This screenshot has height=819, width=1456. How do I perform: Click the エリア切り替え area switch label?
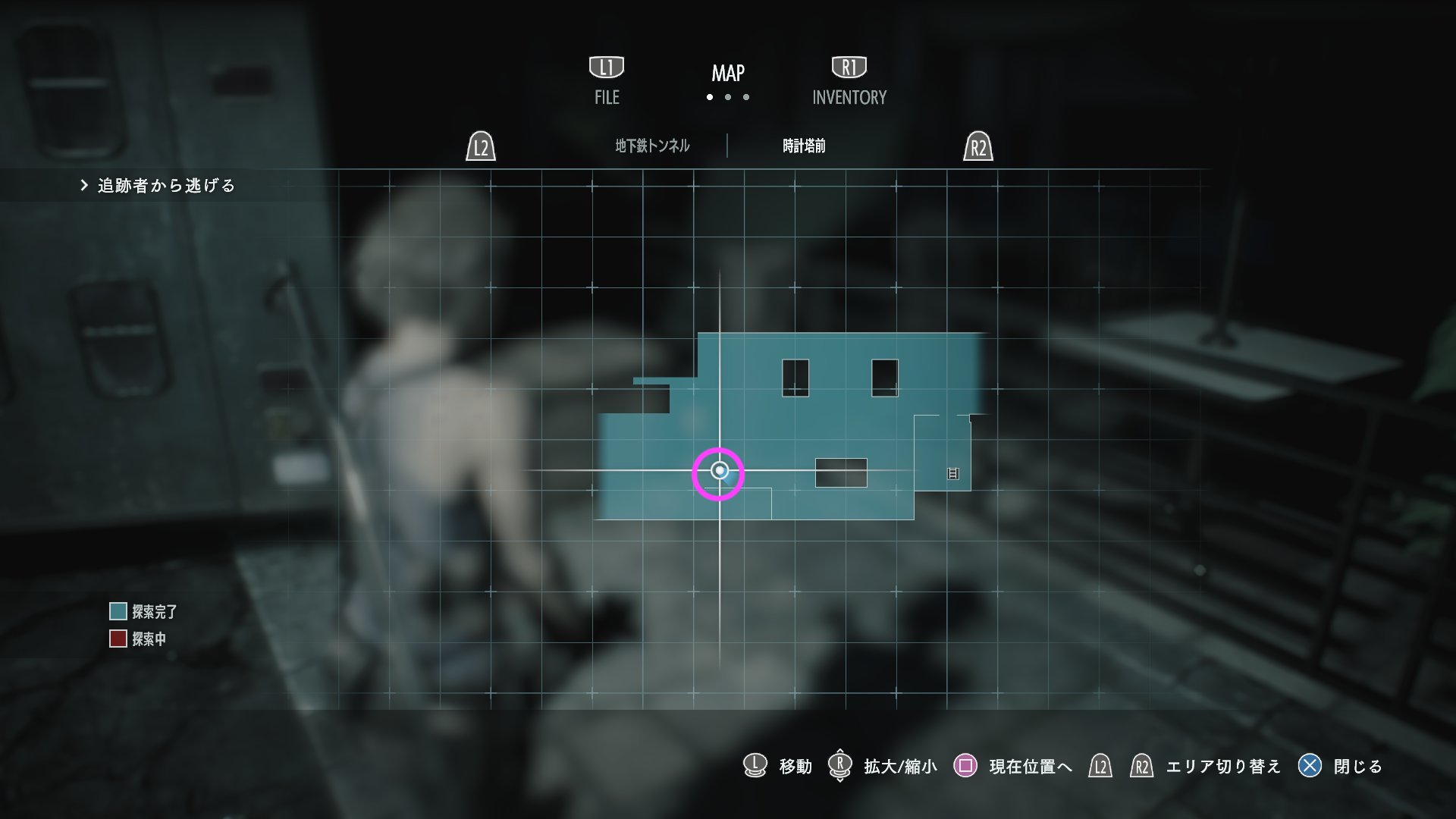point(1223,767)
